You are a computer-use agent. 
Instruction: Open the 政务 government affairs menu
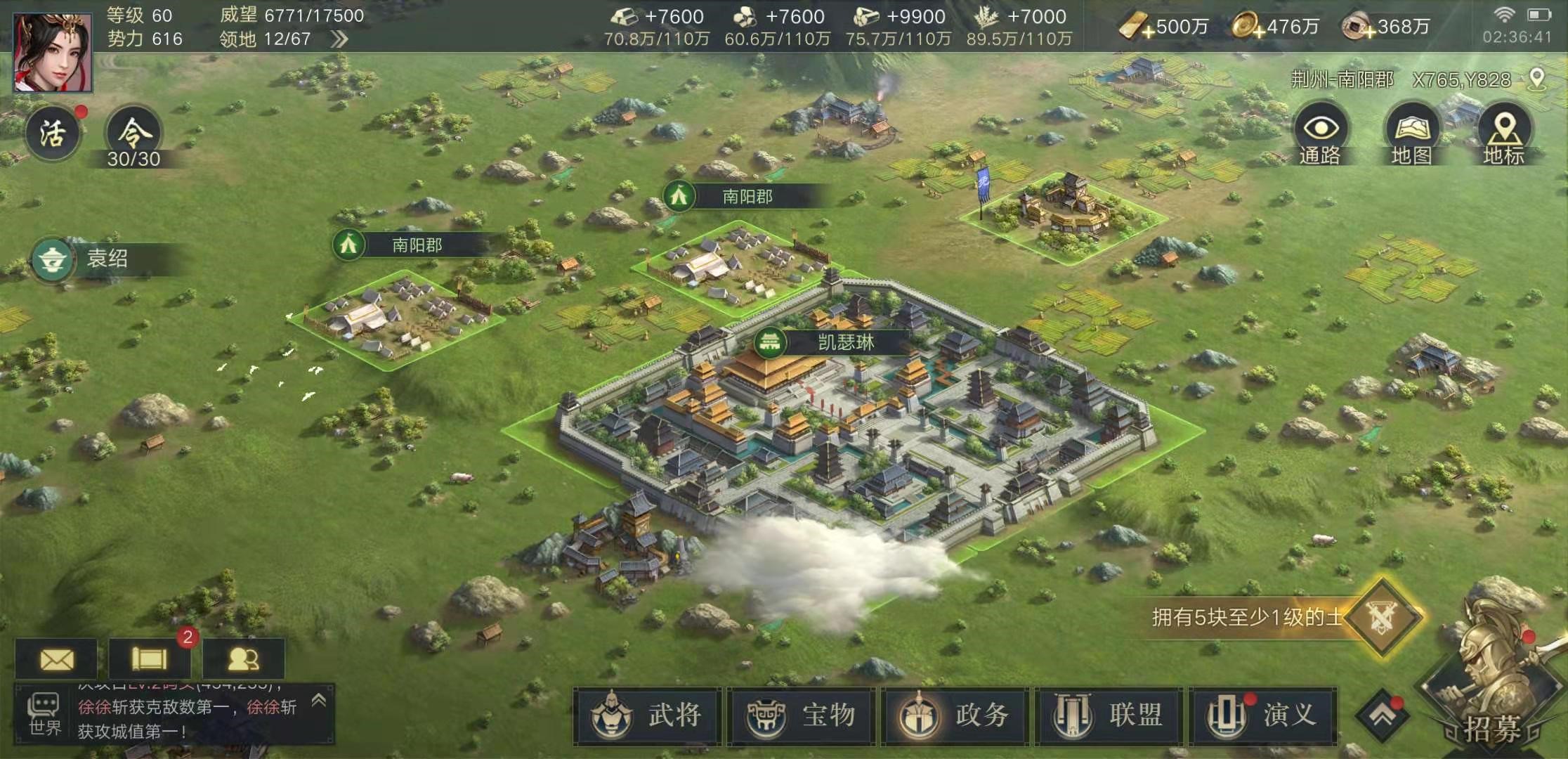pyautogui.click(x=955, y=715)
